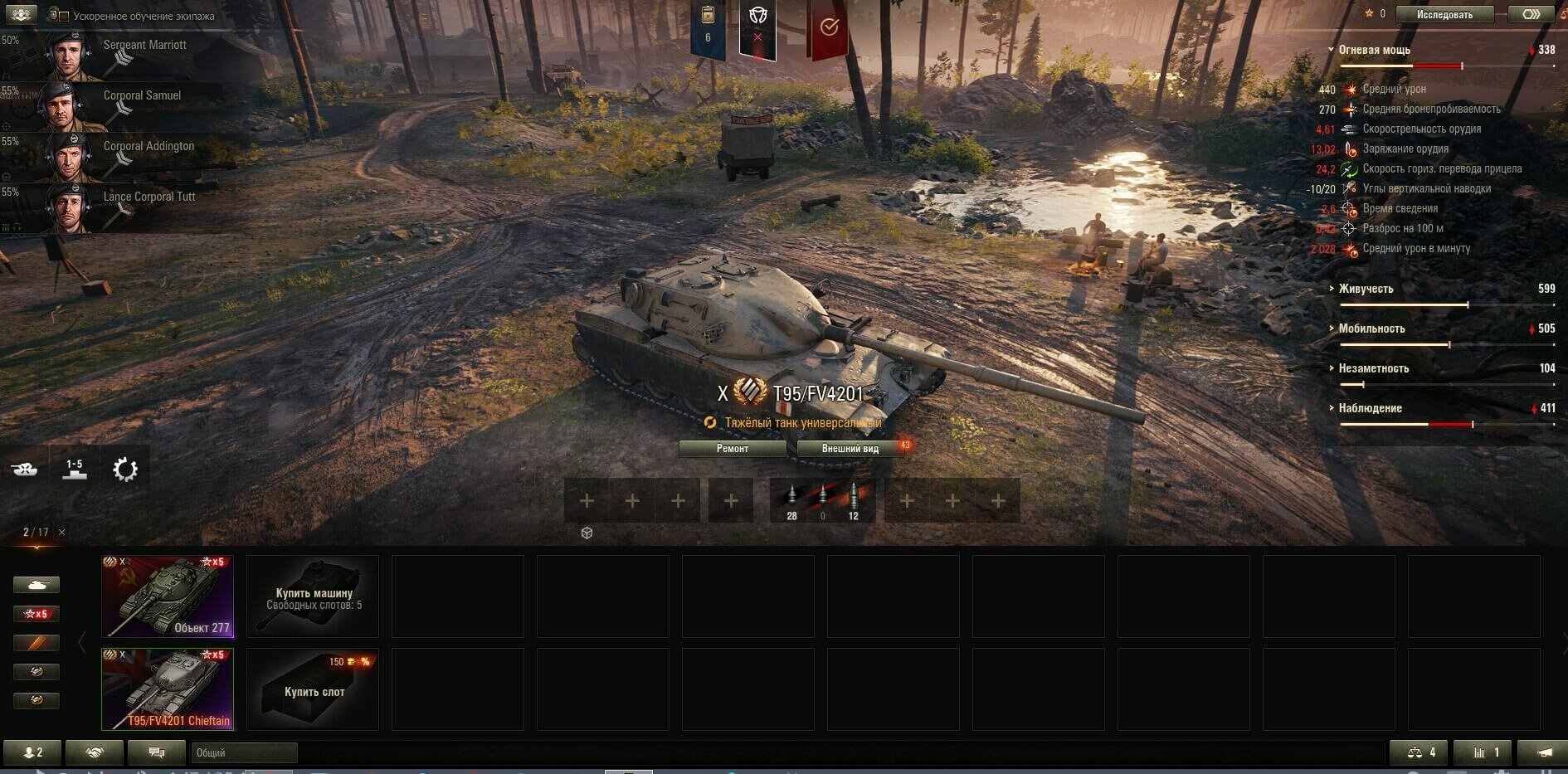Collapse the Огневая мощь stats section

click(1373, 50)
